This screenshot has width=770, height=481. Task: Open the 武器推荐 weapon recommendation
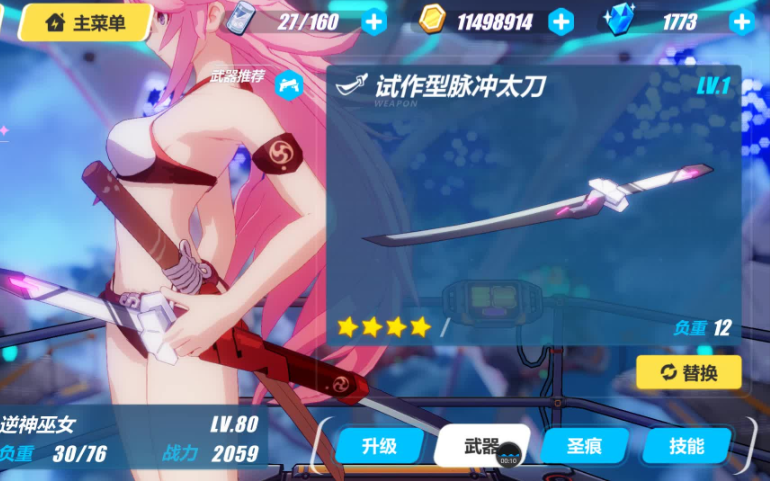coord(287,83)
